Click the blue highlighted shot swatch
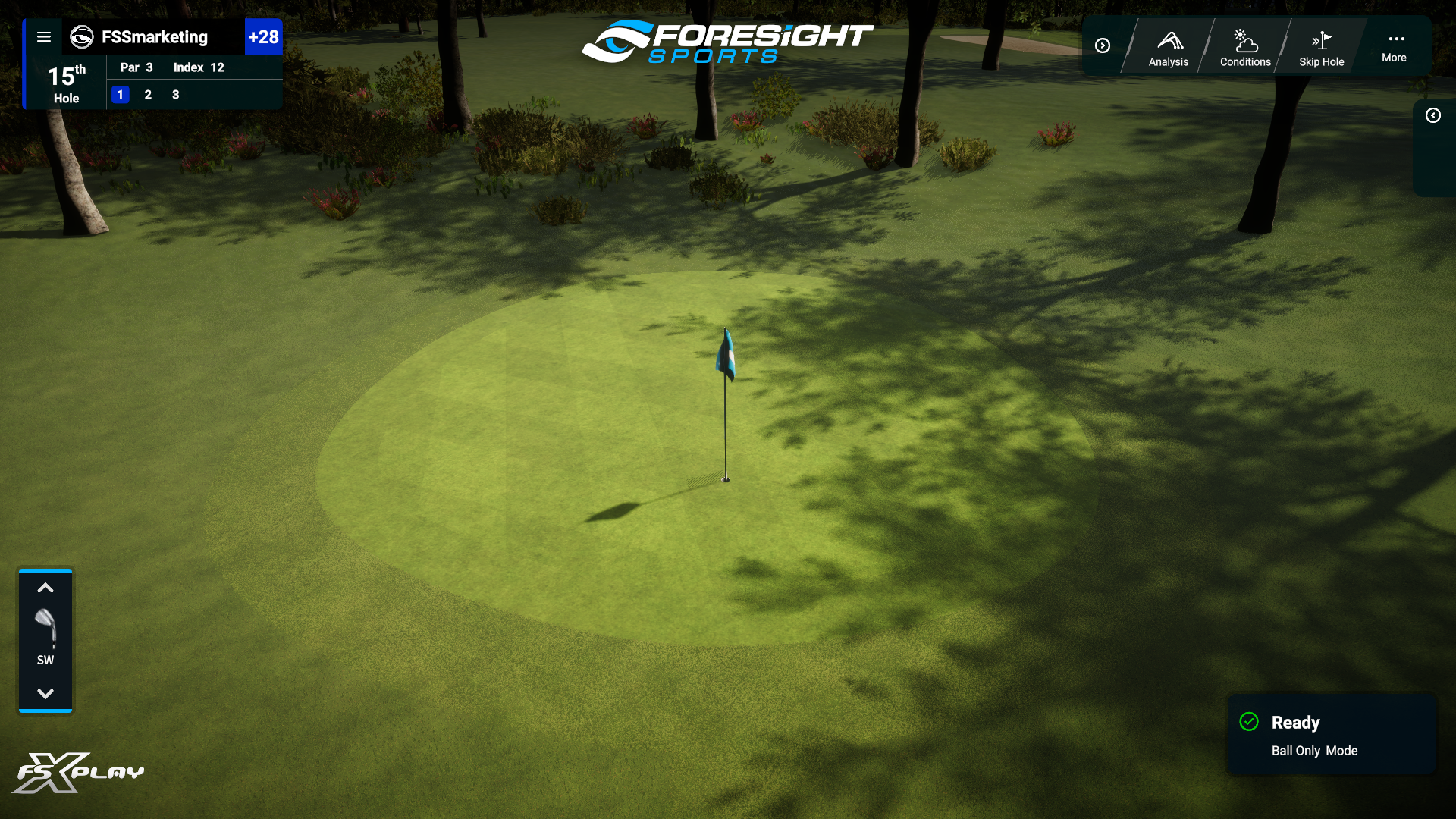Screen dimensions: 1456x819 (x=120, y=95)
